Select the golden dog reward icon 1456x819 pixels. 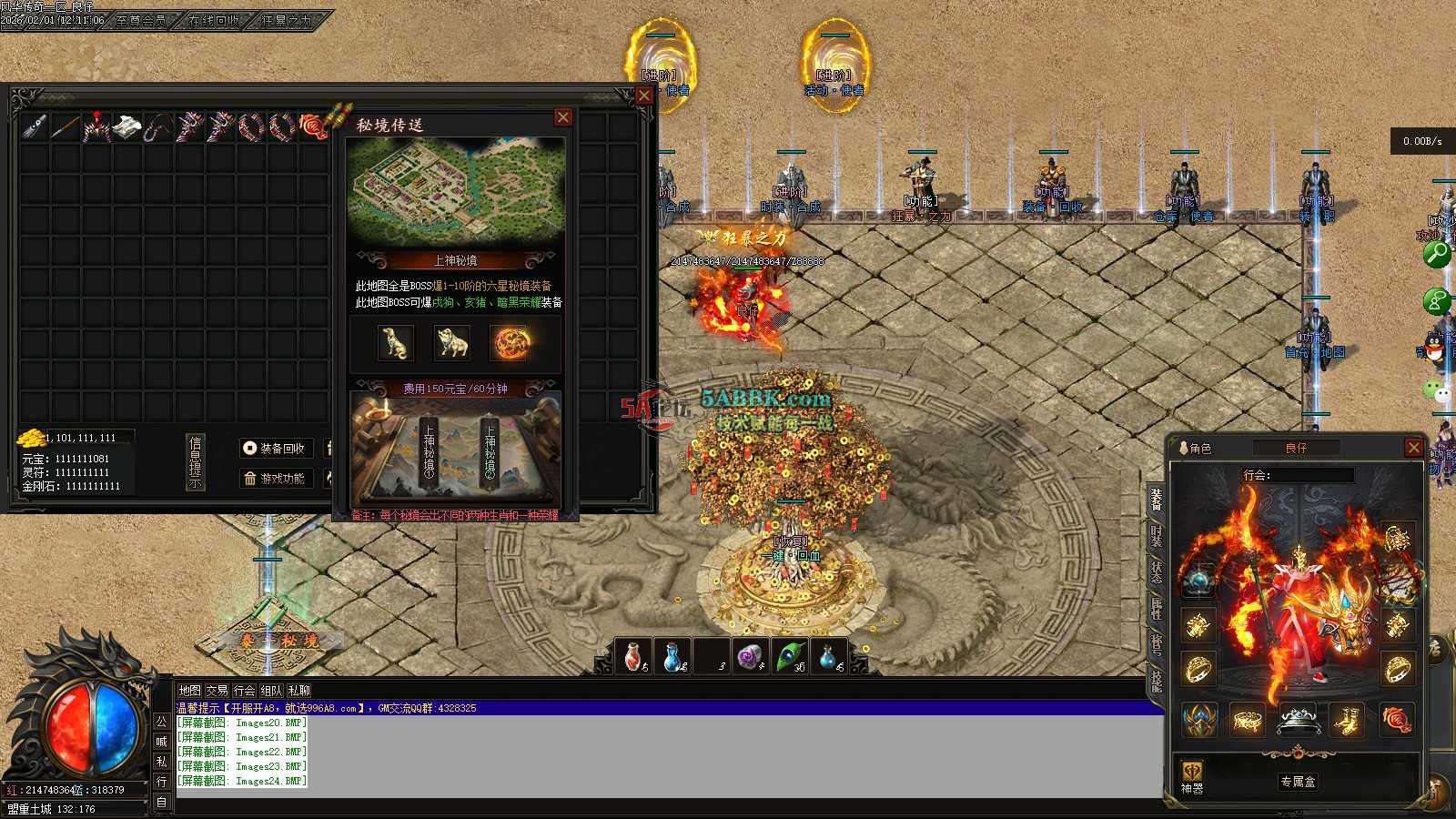[x=395, y=342]
